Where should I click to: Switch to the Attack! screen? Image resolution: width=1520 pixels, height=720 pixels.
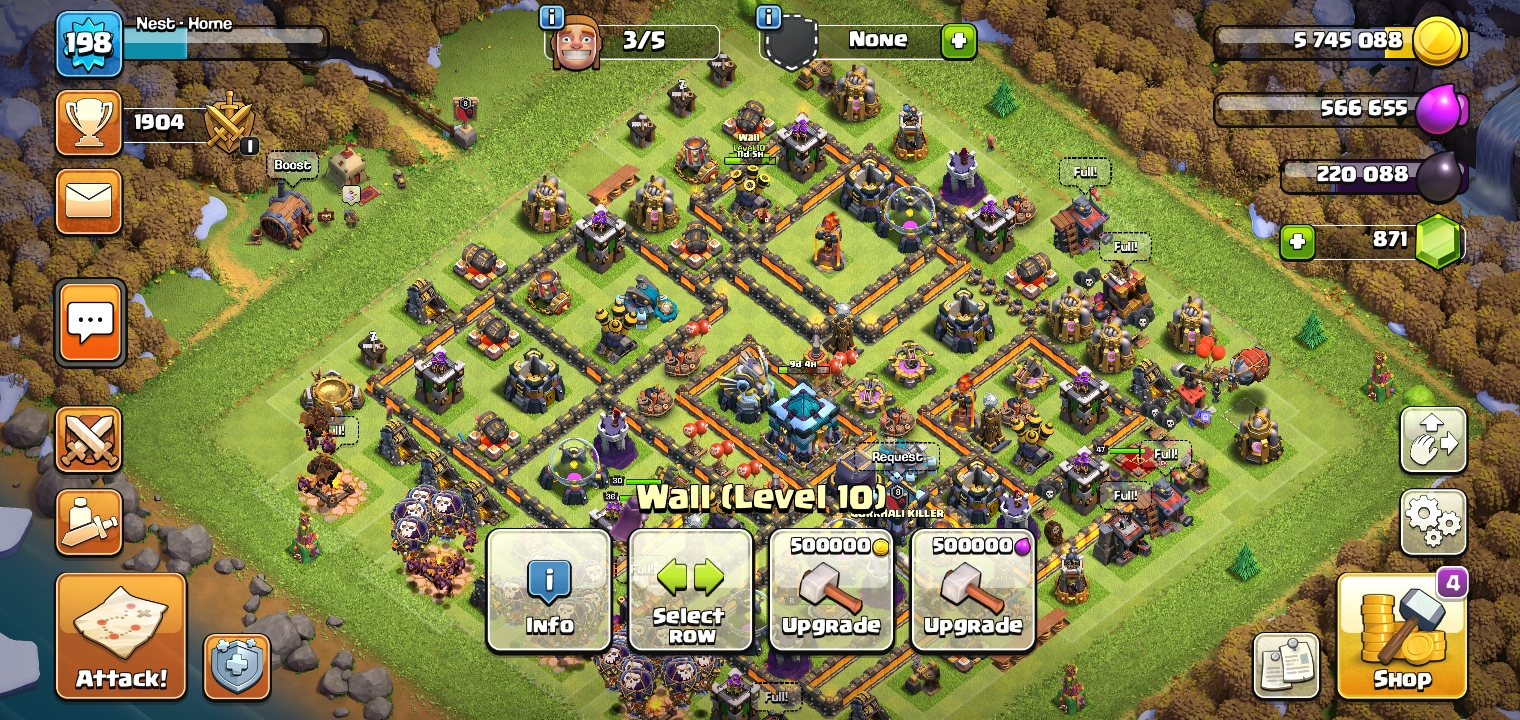(120, 636)
